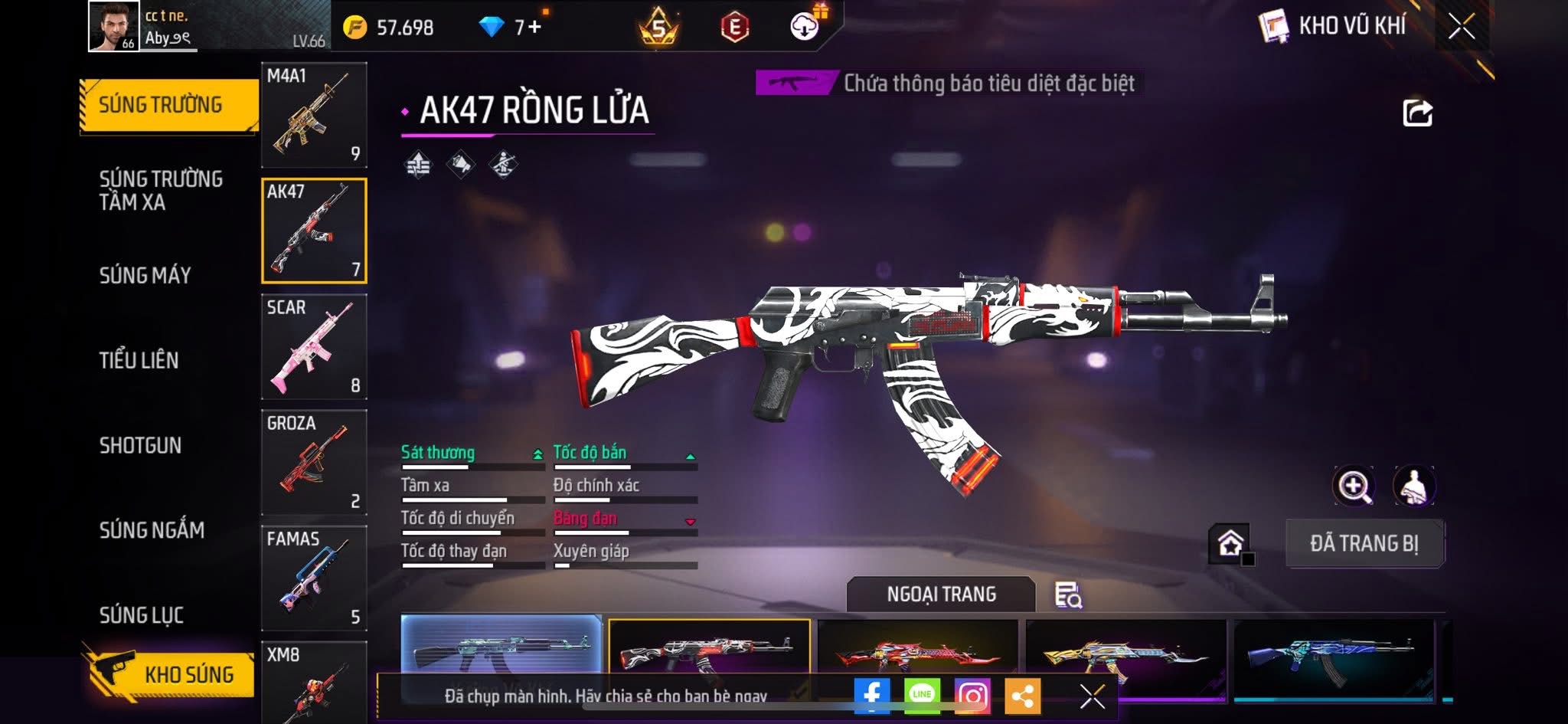Screen dimensions: 1568x724
Task: Zoom in with the magnifier icon
Action: (x=1354, y=486)
